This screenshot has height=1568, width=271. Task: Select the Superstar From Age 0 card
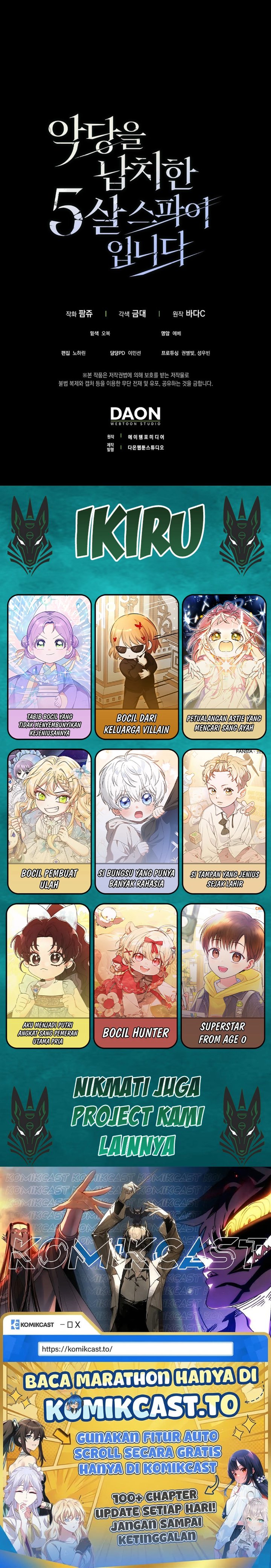tap(224, 975)
